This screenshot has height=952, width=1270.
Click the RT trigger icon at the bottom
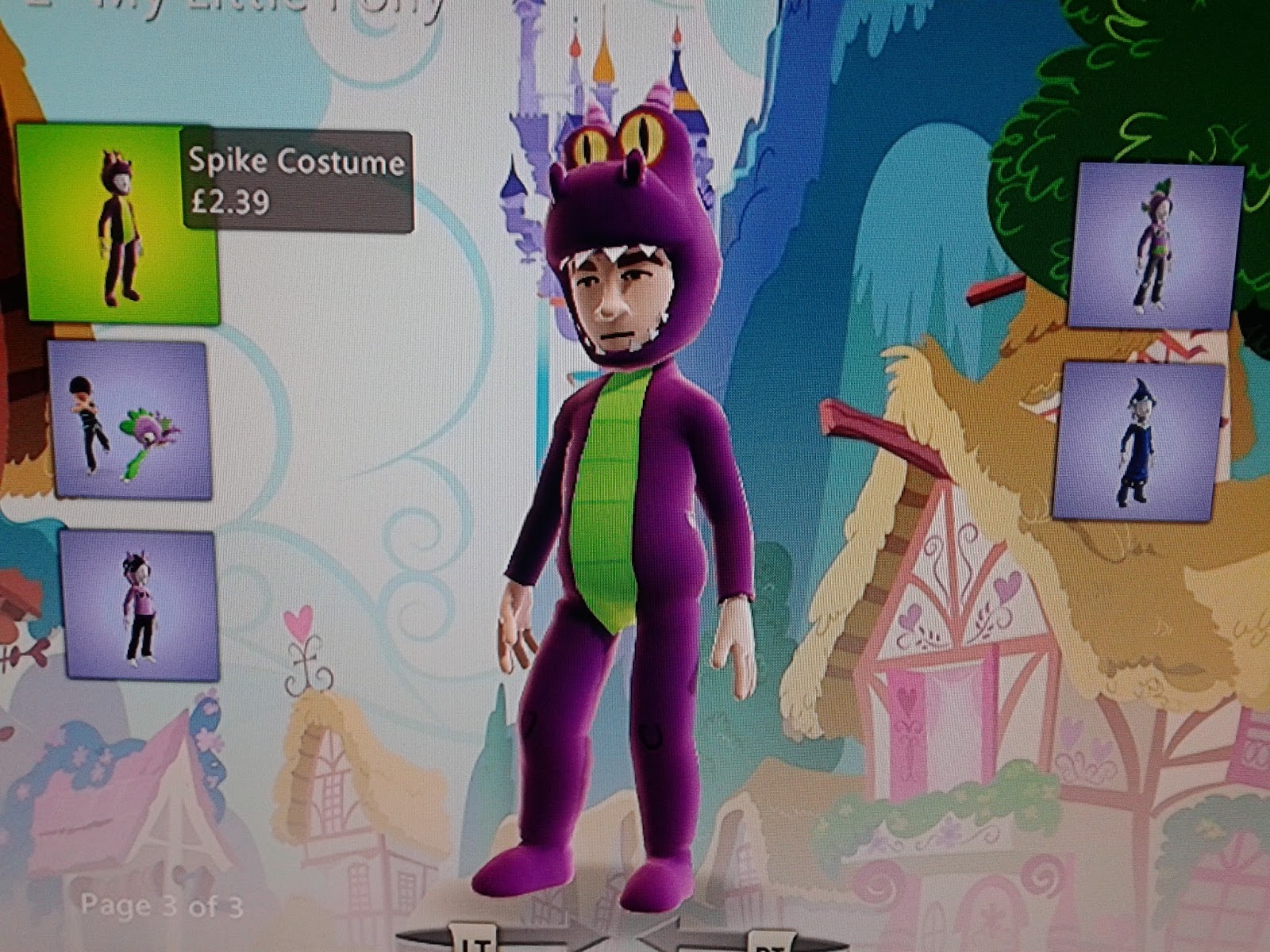774,944
